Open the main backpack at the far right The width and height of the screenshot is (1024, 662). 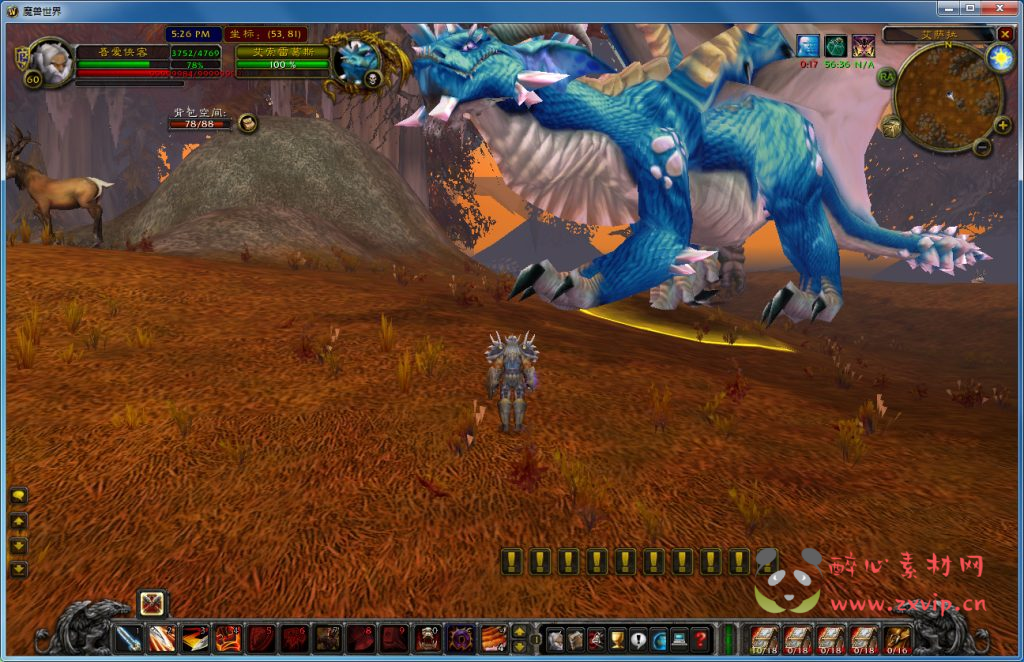(x=897, y=637)
